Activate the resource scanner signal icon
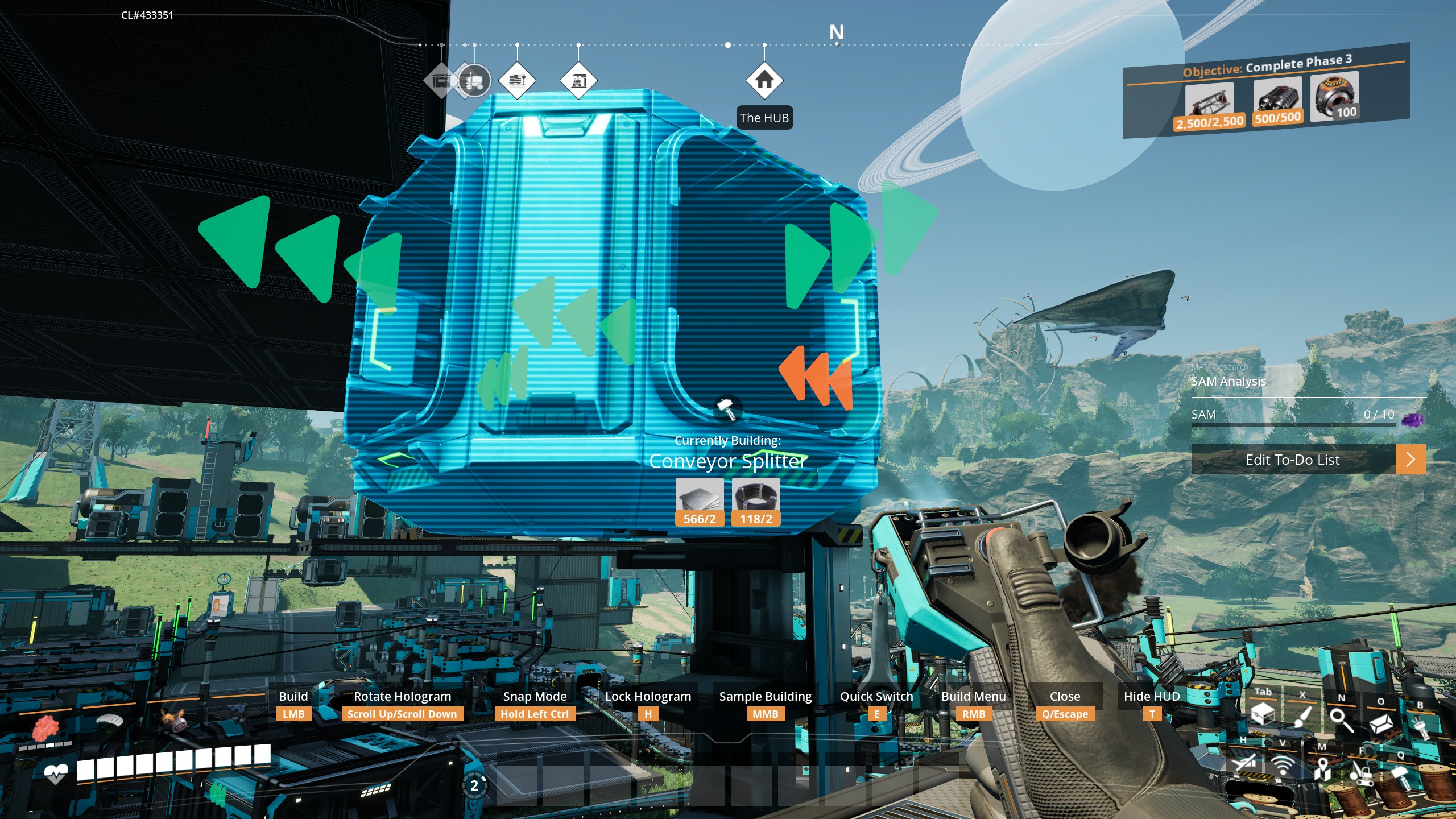This screenshot has height=819, width=1456. point(1283,766)
